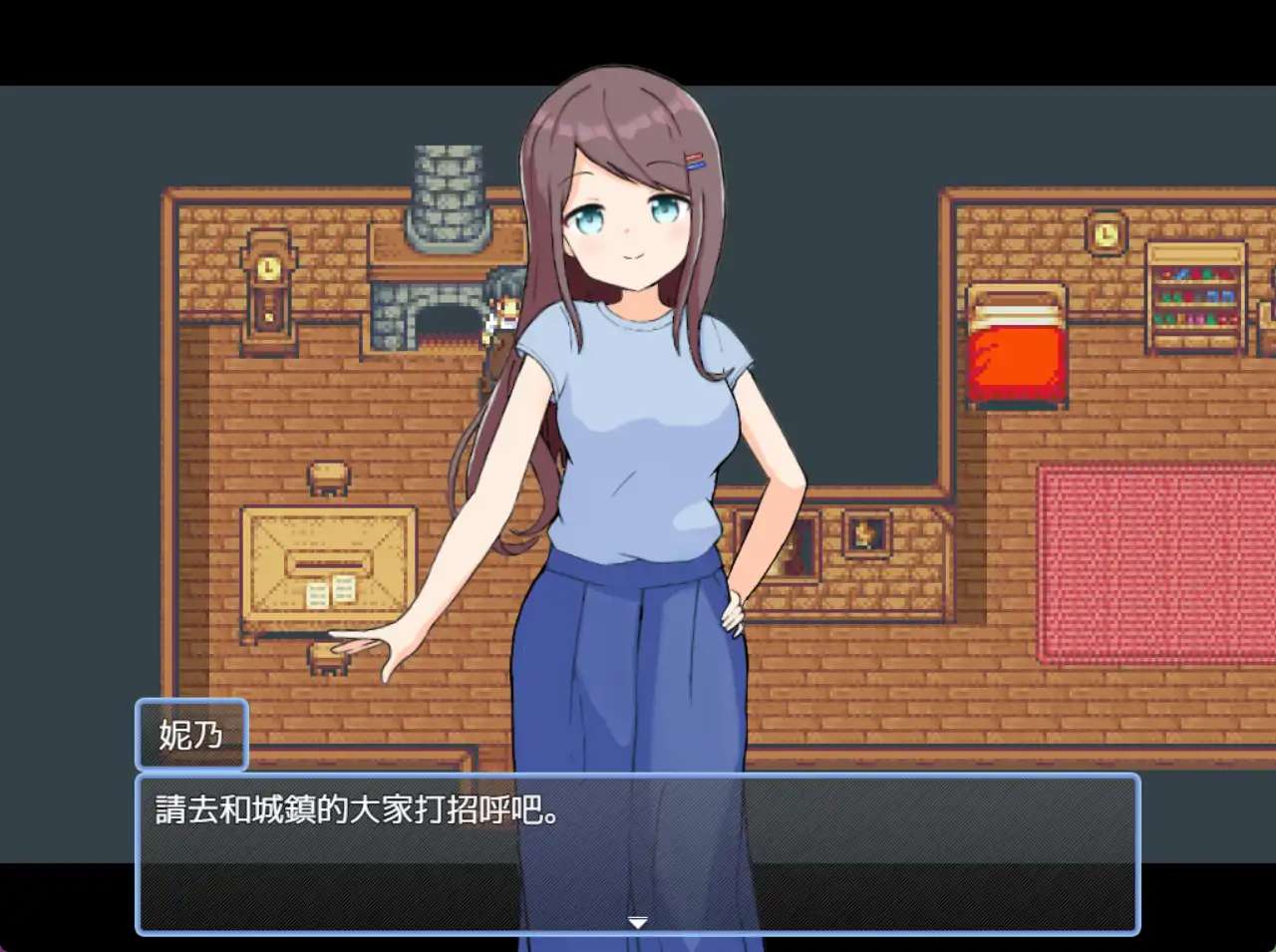Advance the dialogue message box

tap(637, 847)
